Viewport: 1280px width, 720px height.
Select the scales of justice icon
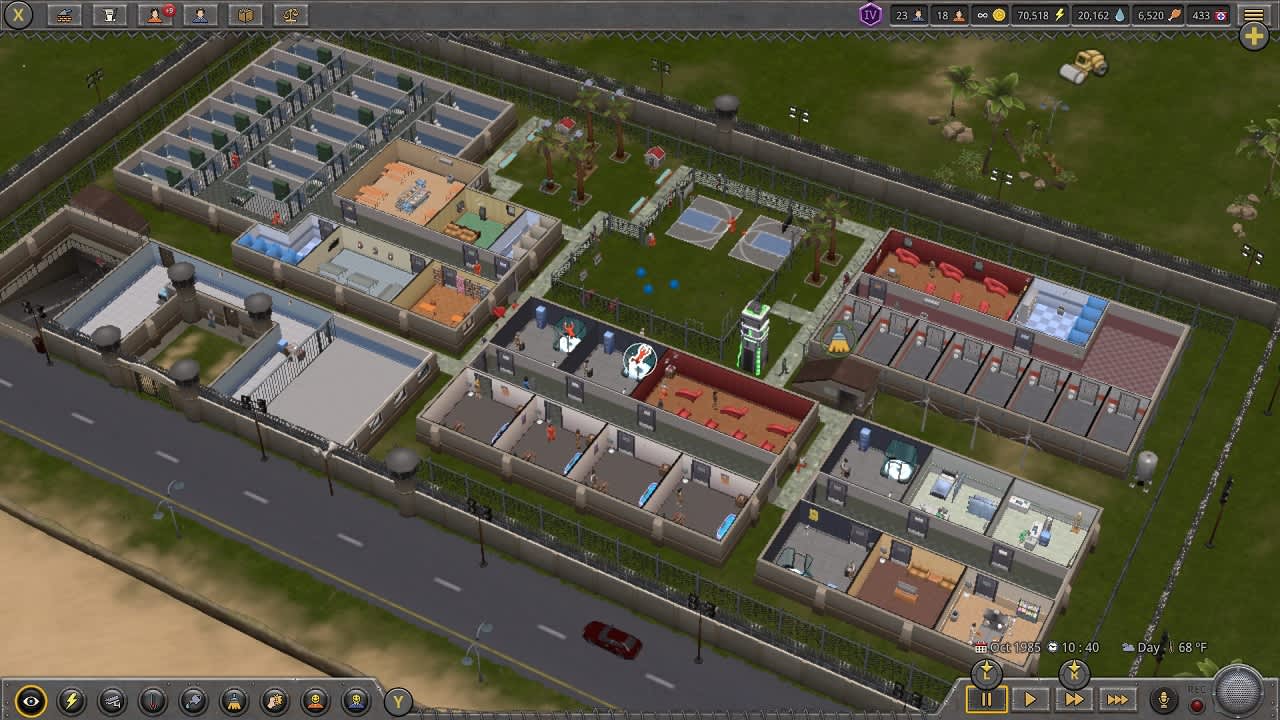[289, 14]
